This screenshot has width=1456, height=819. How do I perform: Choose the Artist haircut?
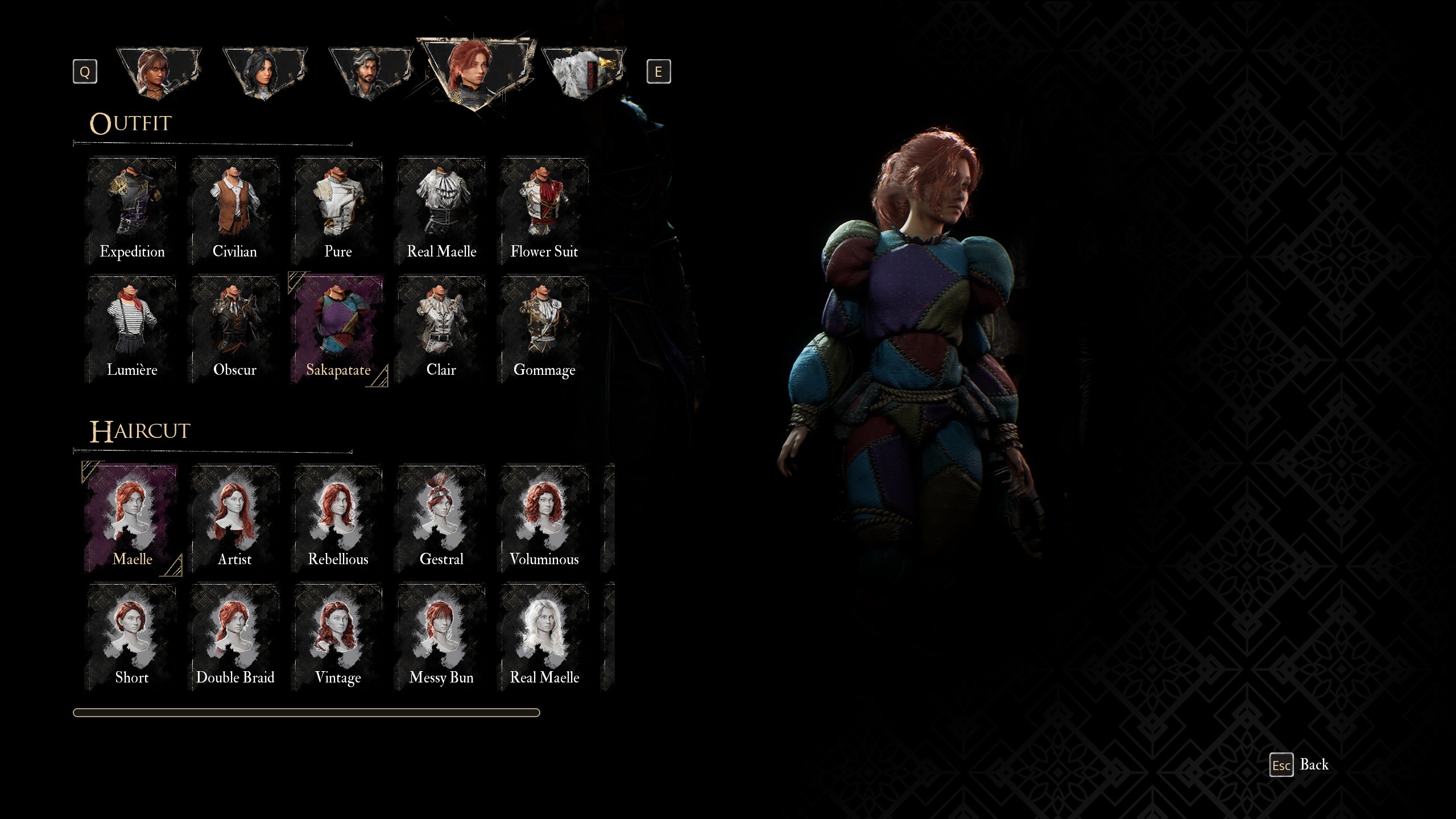235,519
